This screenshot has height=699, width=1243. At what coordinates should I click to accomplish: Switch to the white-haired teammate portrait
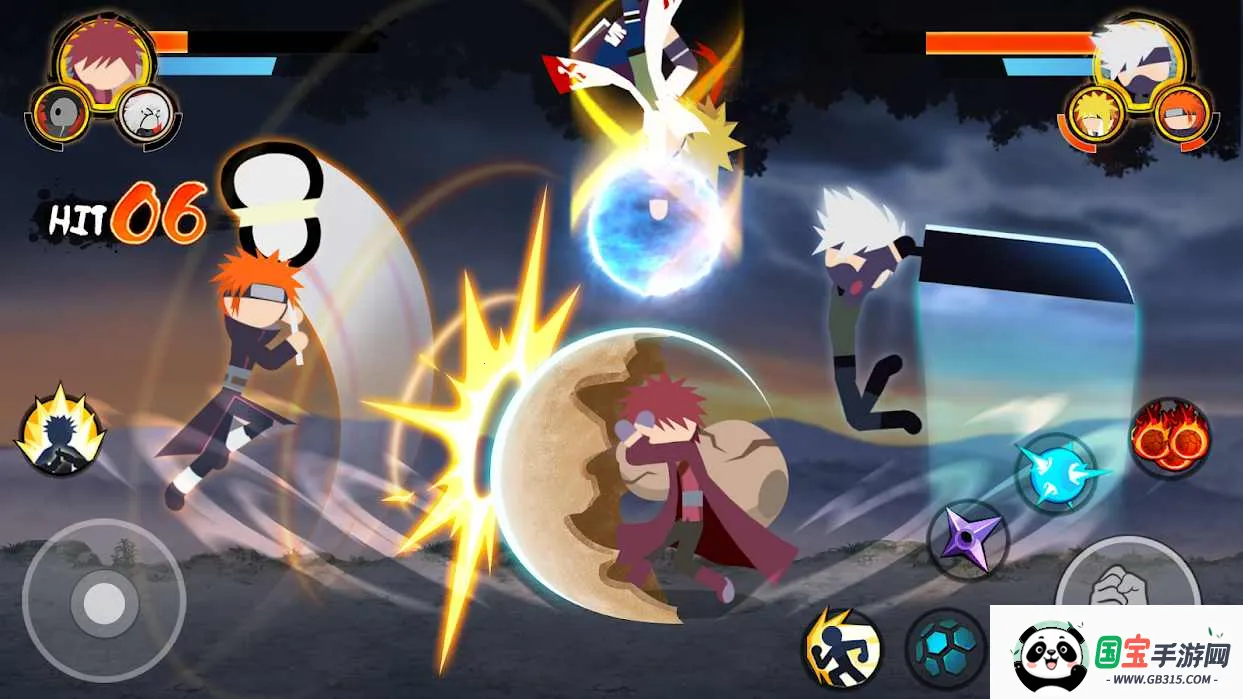click(147, 113)
